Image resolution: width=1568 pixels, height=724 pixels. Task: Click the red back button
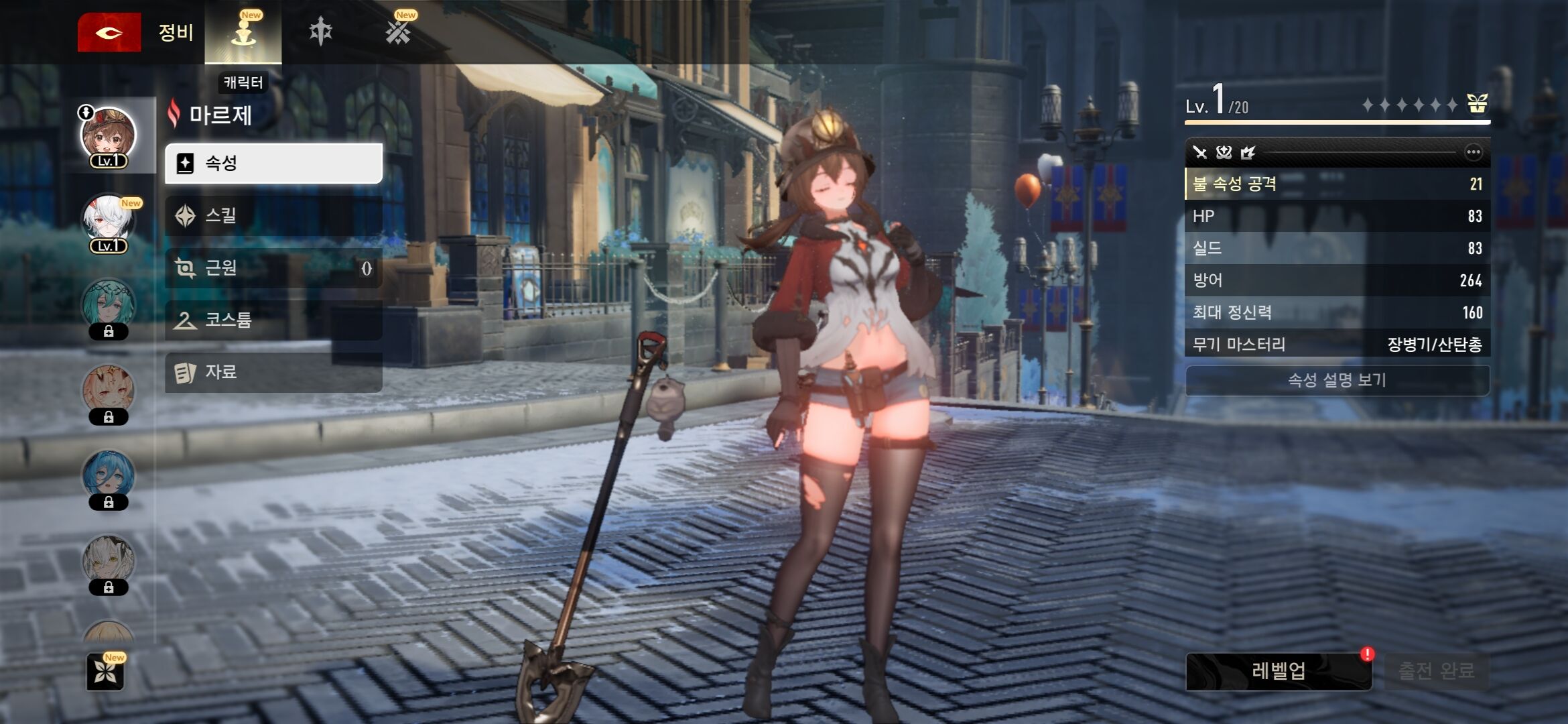coord(109,32)
